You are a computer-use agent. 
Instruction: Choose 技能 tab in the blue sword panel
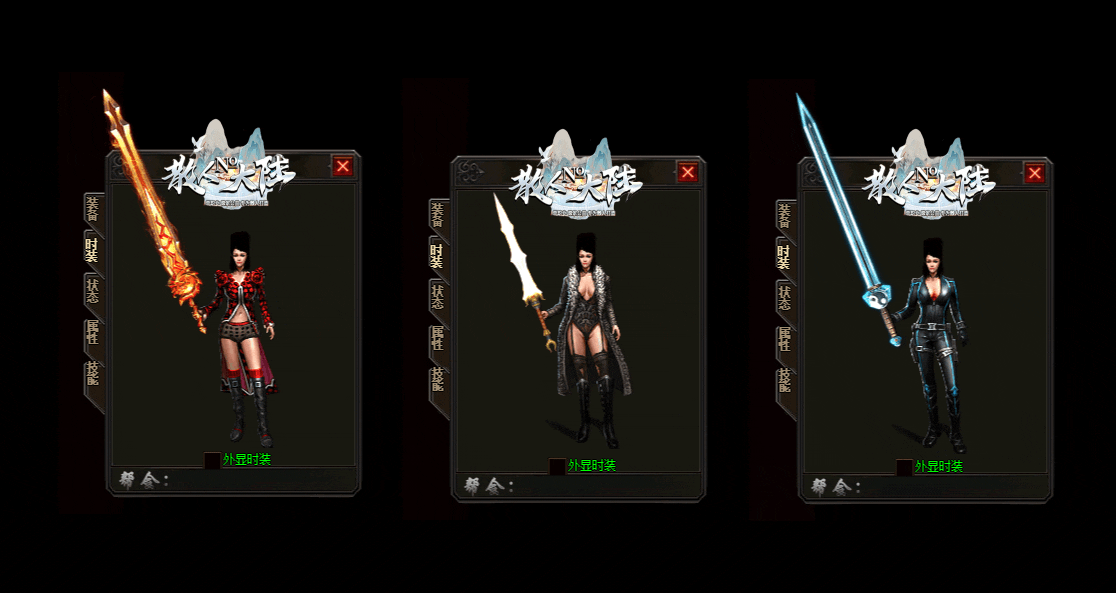(x=785, y=382)
